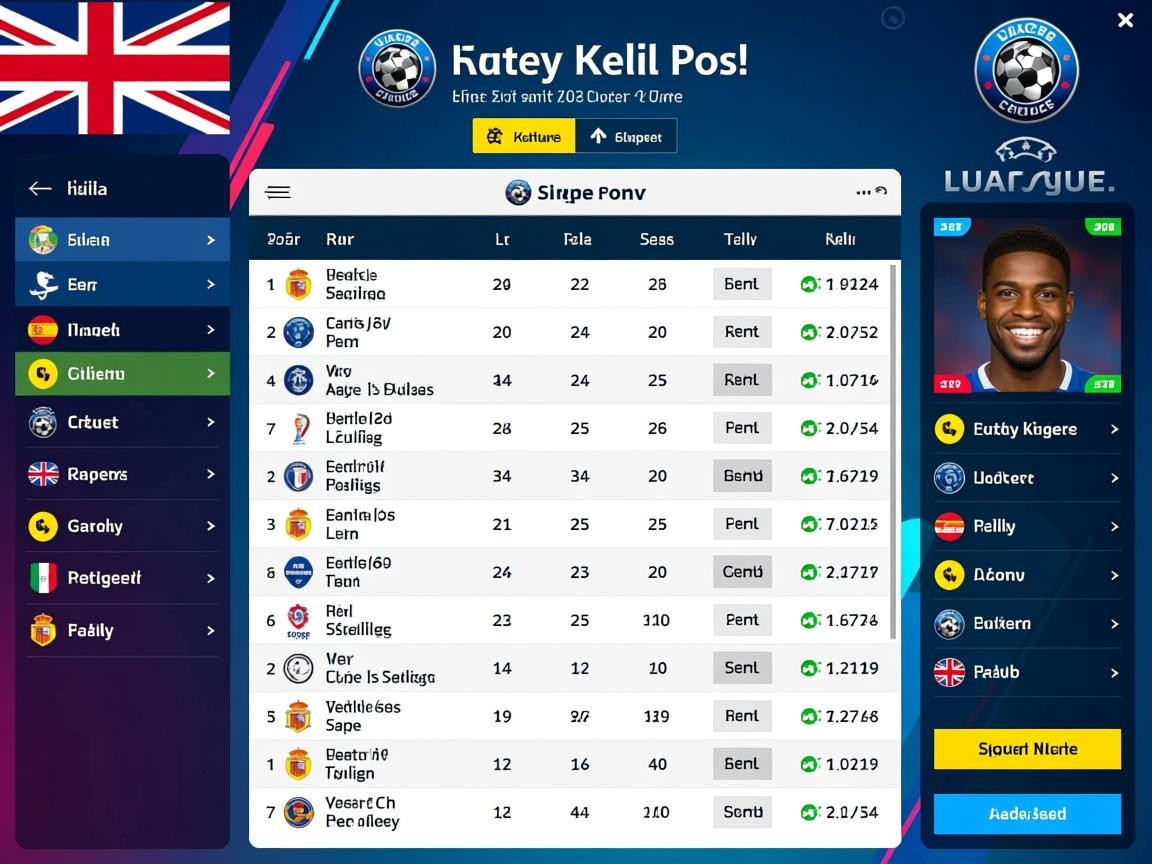Click the blue Aadesised button
Image resolution: width=1152 pixels, height=864 pixels.
(x=1027, y=814)
